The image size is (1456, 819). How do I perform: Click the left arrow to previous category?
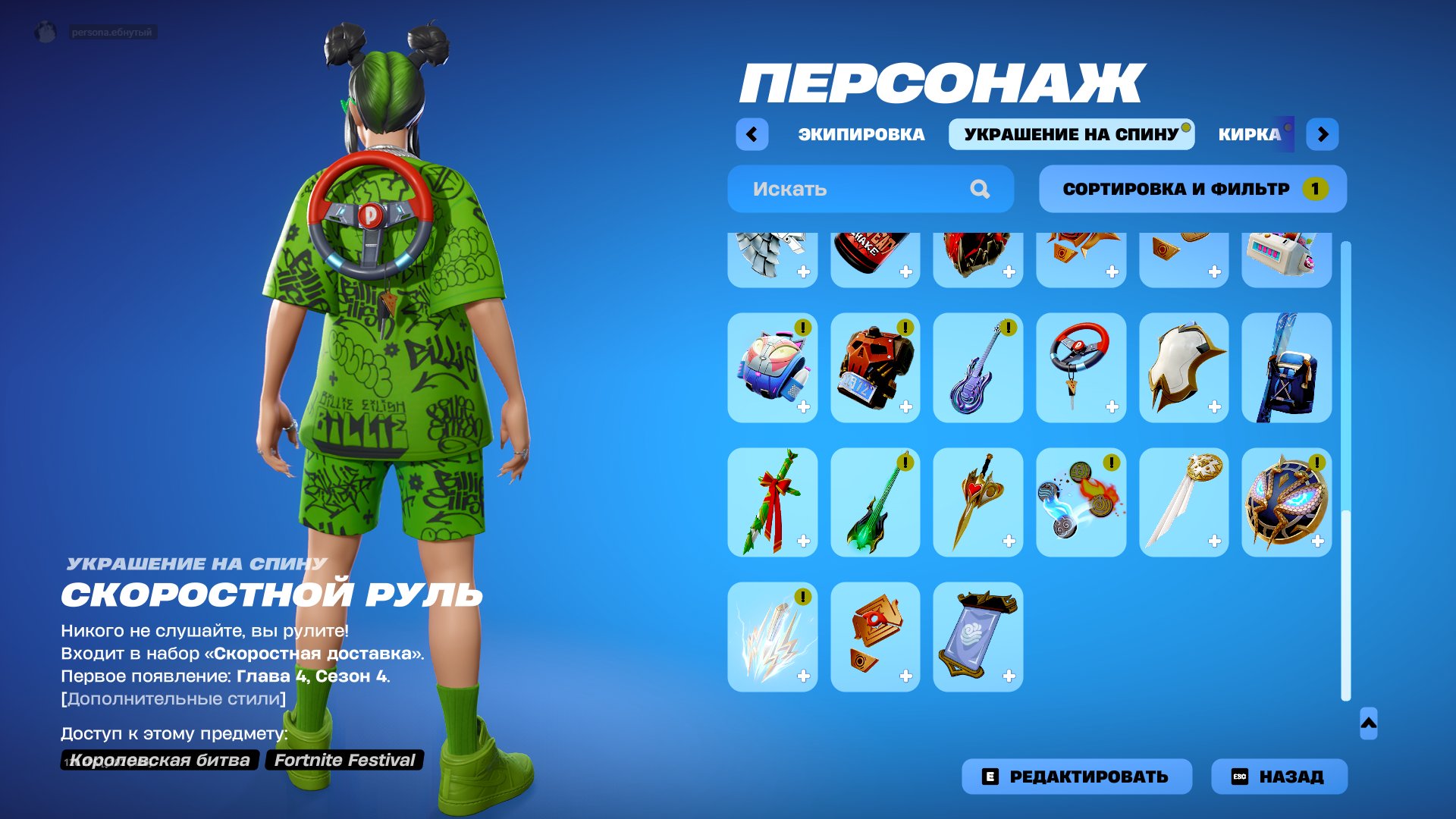751,133
